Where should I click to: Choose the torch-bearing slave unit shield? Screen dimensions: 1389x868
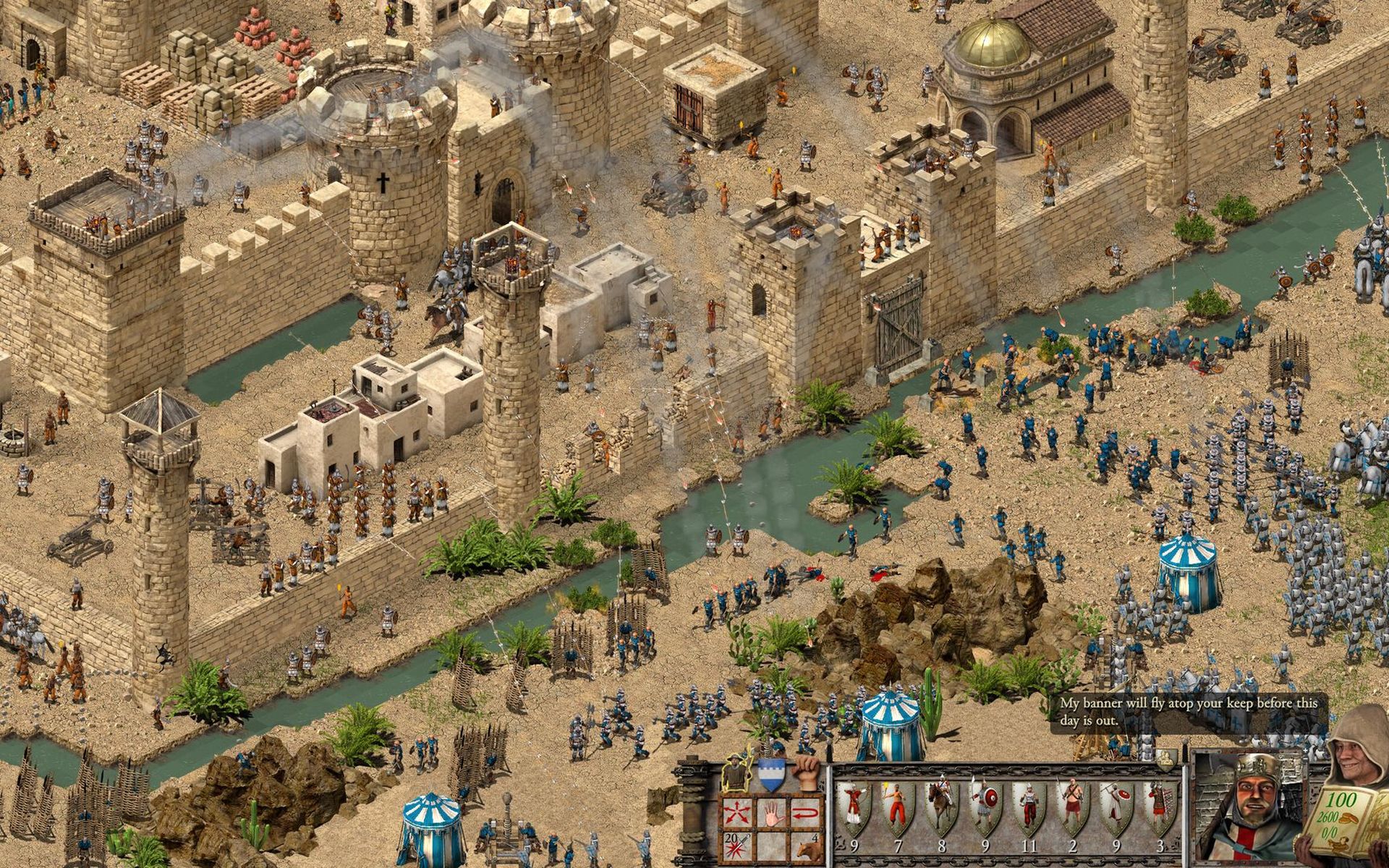pyautogui.click(x=897, y=807)
